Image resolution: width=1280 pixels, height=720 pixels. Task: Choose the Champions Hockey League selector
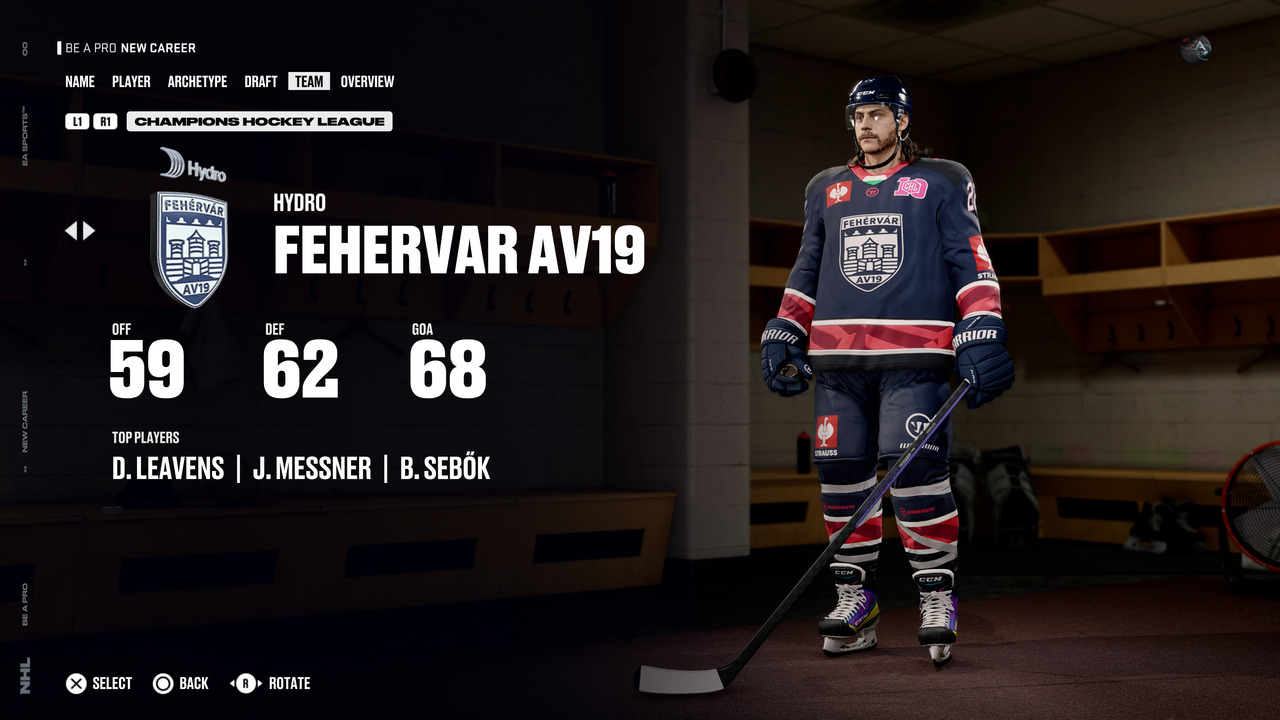pyautogui.click(x=259, y=122)
